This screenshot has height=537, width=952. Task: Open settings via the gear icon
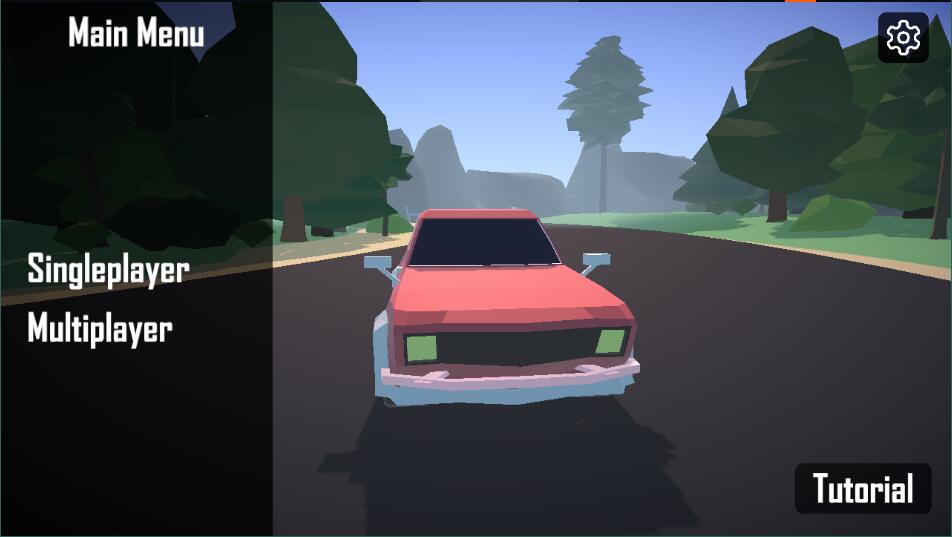903,38
